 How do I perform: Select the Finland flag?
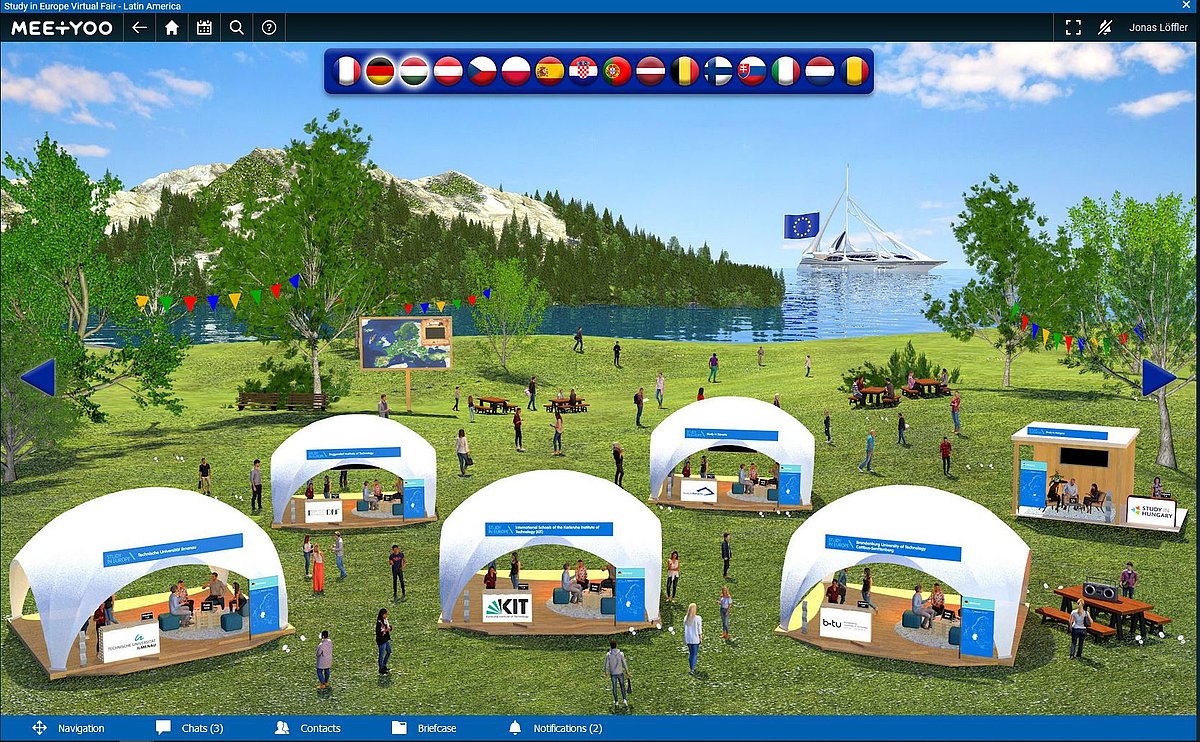(718, 71)
